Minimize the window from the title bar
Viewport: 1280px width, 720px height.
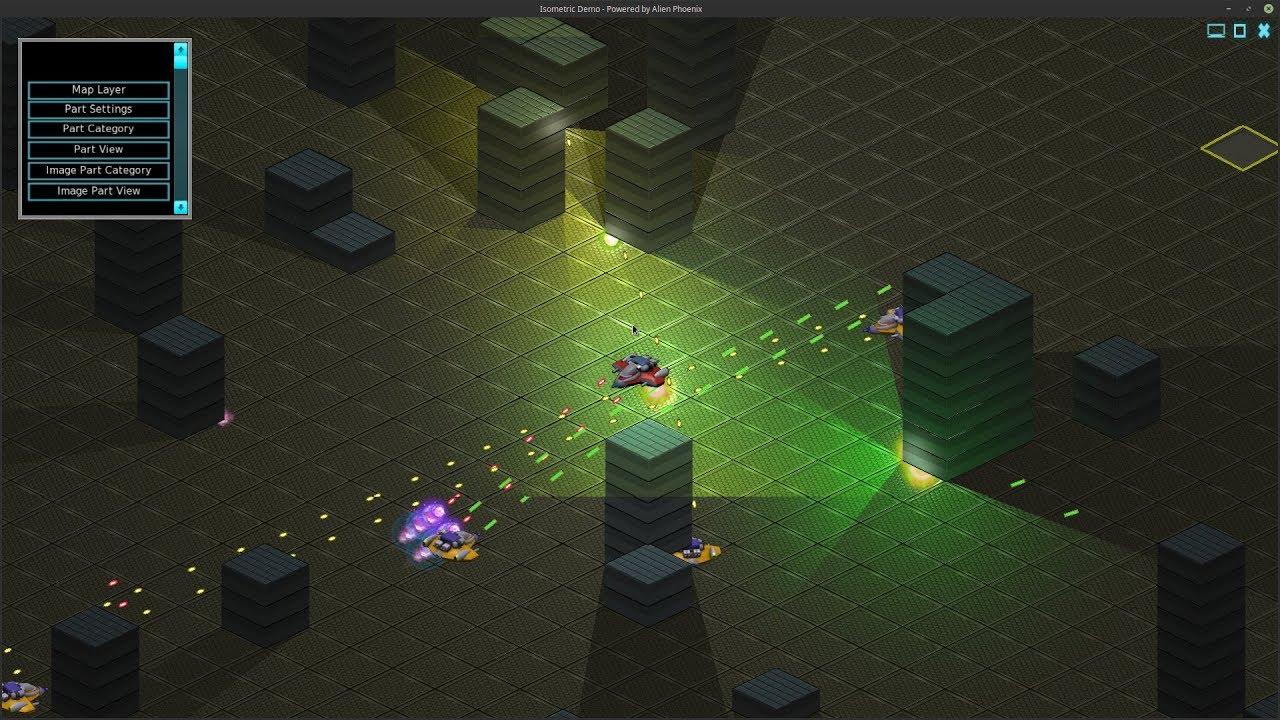click(x=1230, y=9)
